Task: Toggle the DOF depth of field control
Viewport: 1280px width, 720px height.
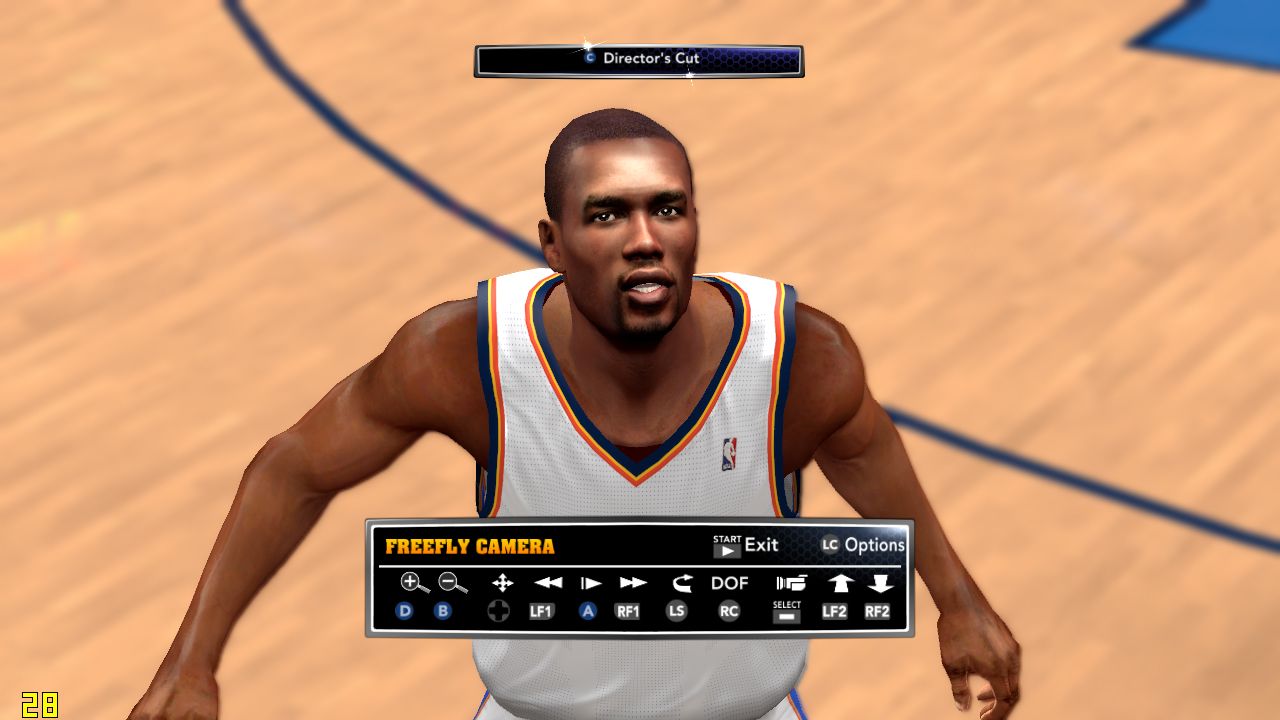Action: pyautogui.click(x=729, y=582)
